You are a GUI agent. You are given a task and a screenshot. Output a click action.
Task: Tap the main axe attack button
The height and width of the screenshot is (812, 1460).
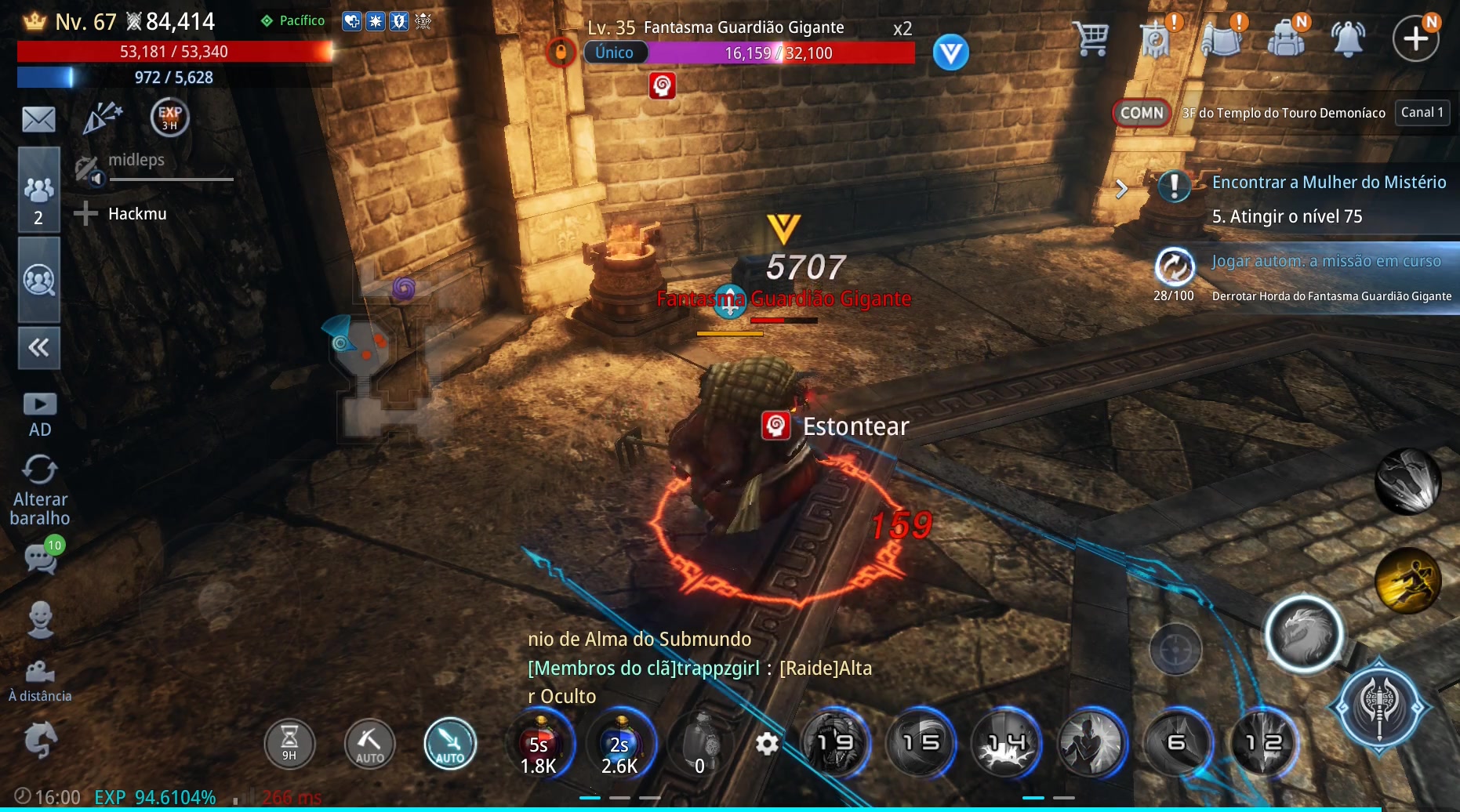click(1379, 707)
